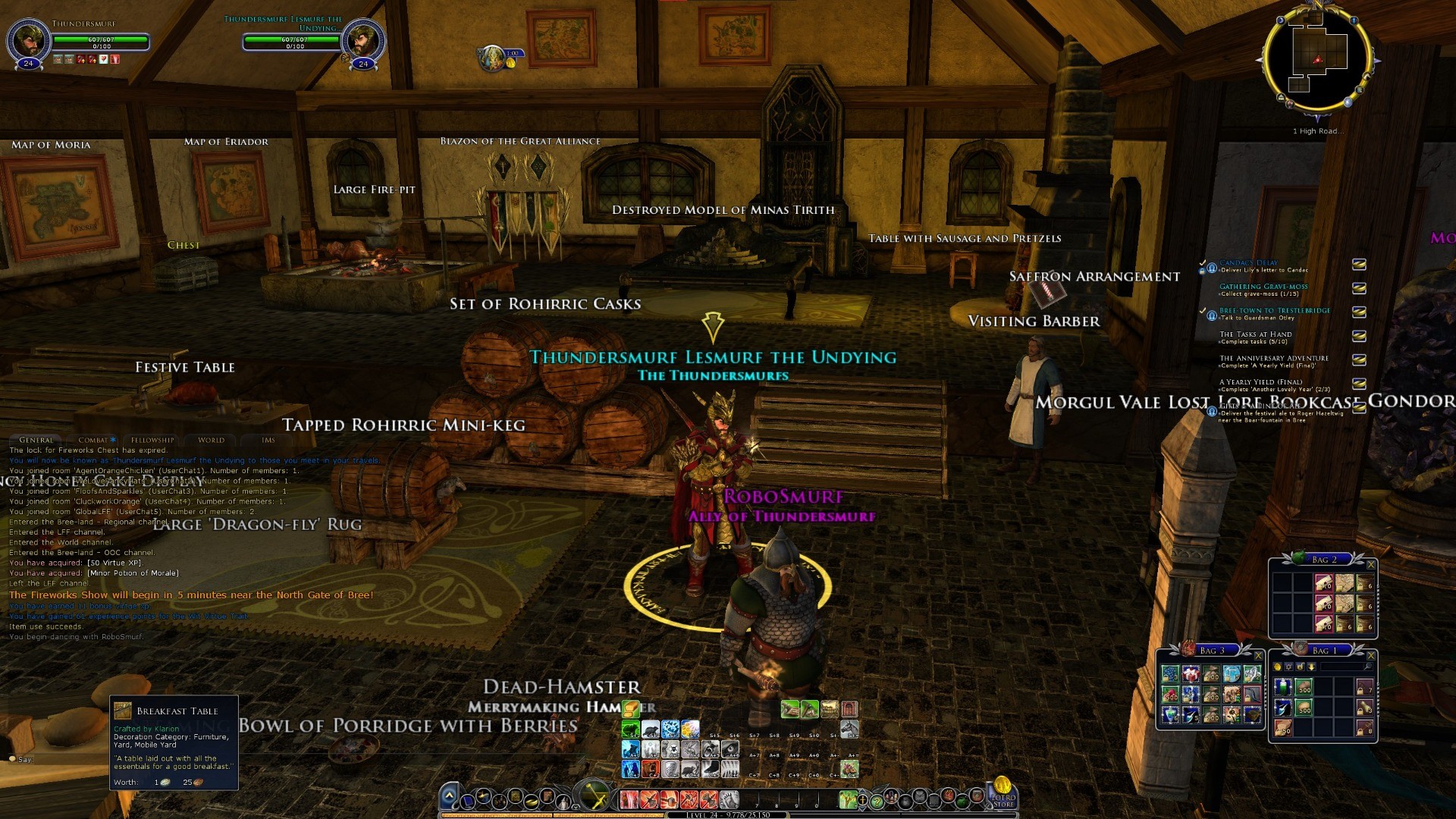Use the bread loaf quickslot item
This screenshot has height=819, width=1456.
pyautogui.click(x=631, y=709)
